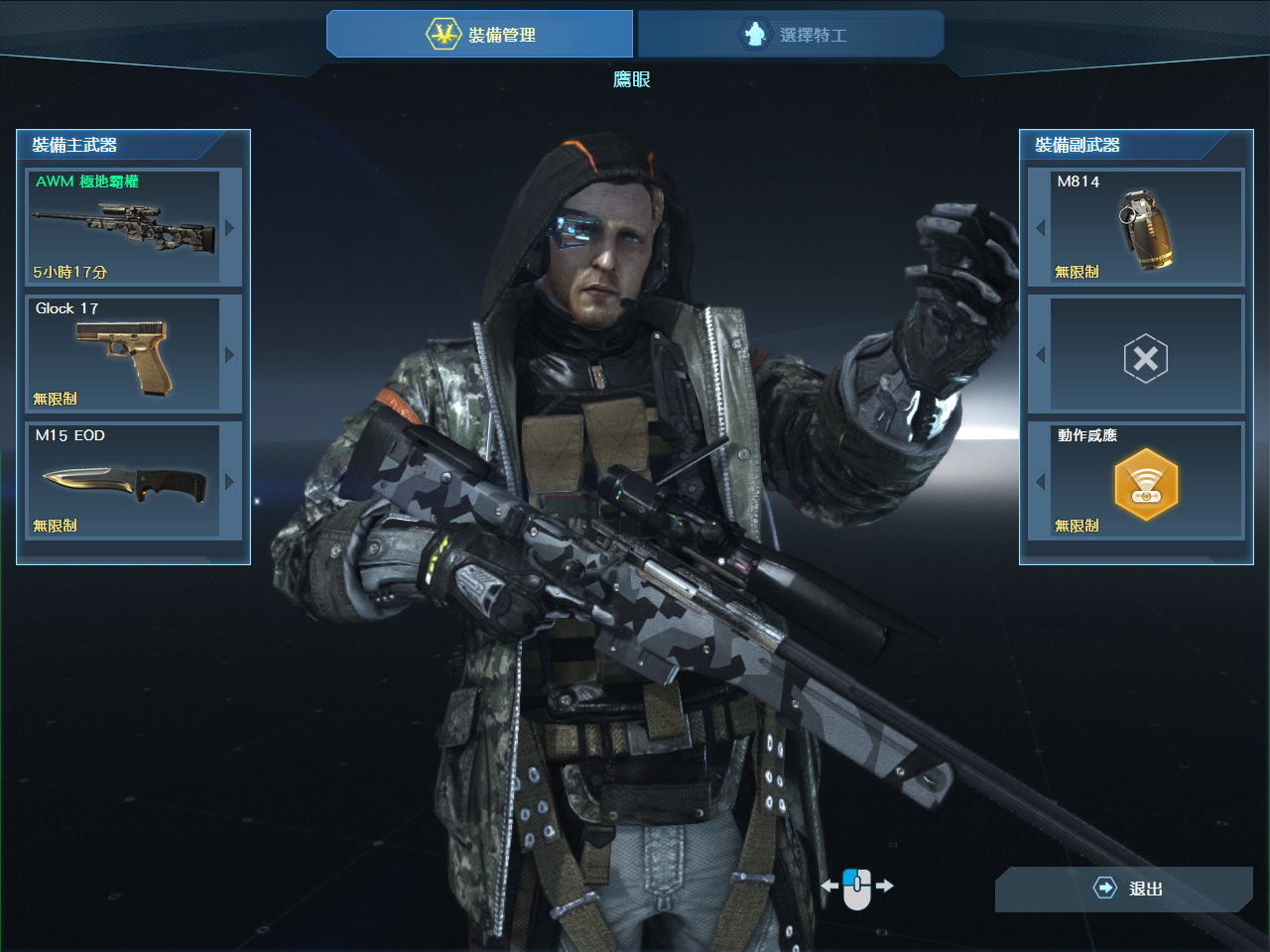Select the AWM 極地霸權 sniper rifle slot
1270x952 pixels.
click(123, 227)
